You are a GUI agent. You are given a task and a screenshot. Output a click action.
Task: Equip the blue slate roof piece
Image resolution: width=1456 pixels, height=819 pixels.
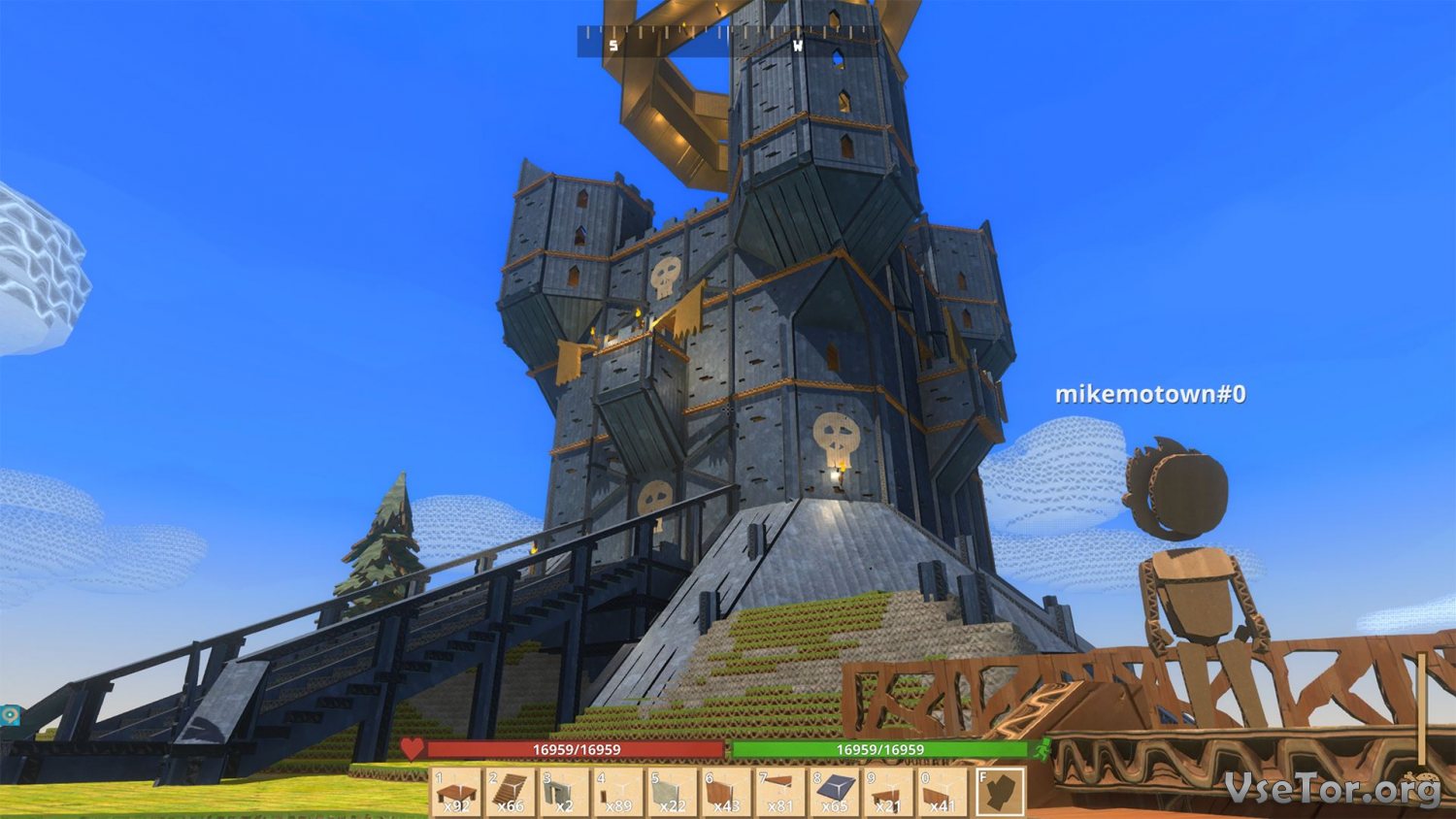click(x=836, y=792)
